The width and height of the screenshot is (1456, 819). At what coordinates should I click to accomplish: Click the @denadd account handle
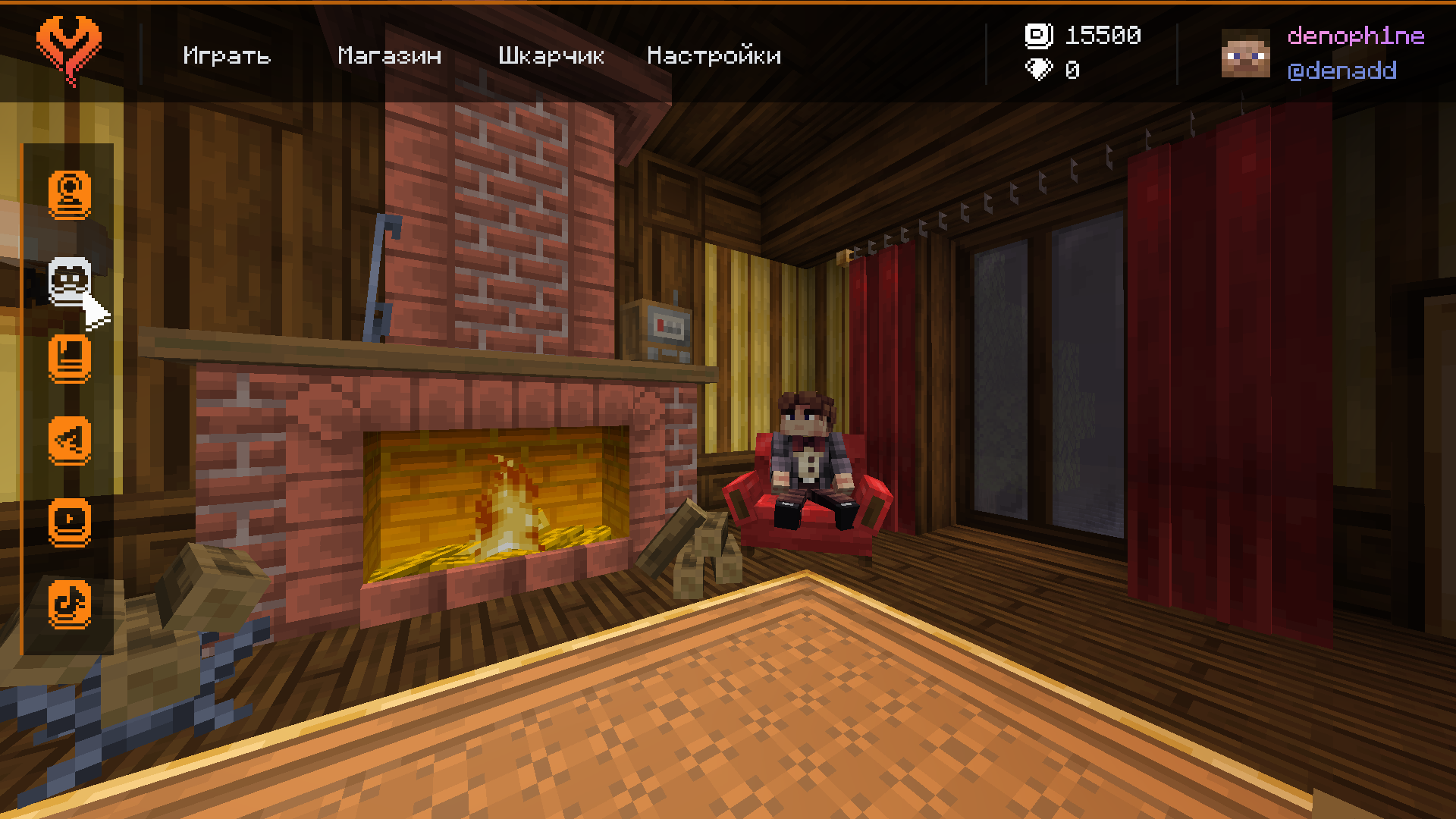(x=1341, y=71)
